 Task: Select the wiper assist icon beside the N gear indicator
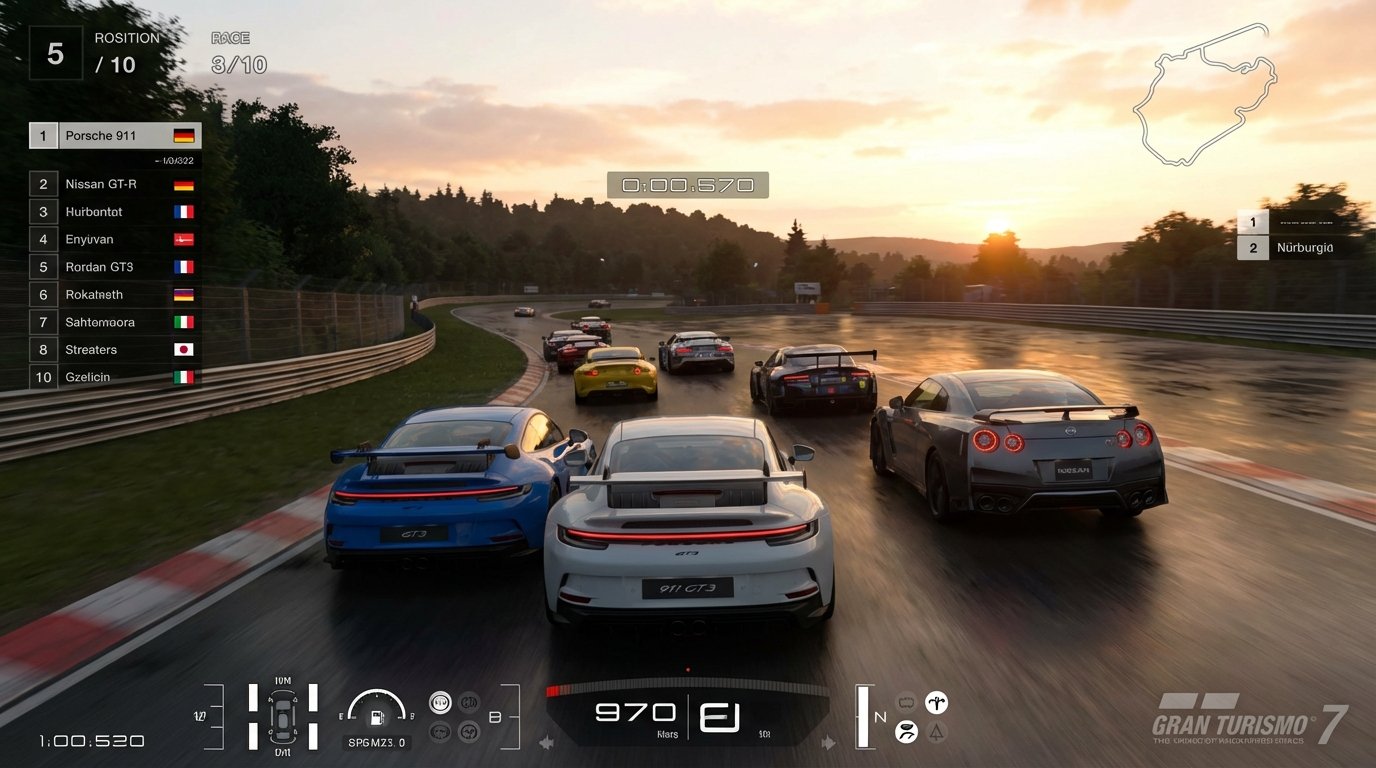[907, 731]
